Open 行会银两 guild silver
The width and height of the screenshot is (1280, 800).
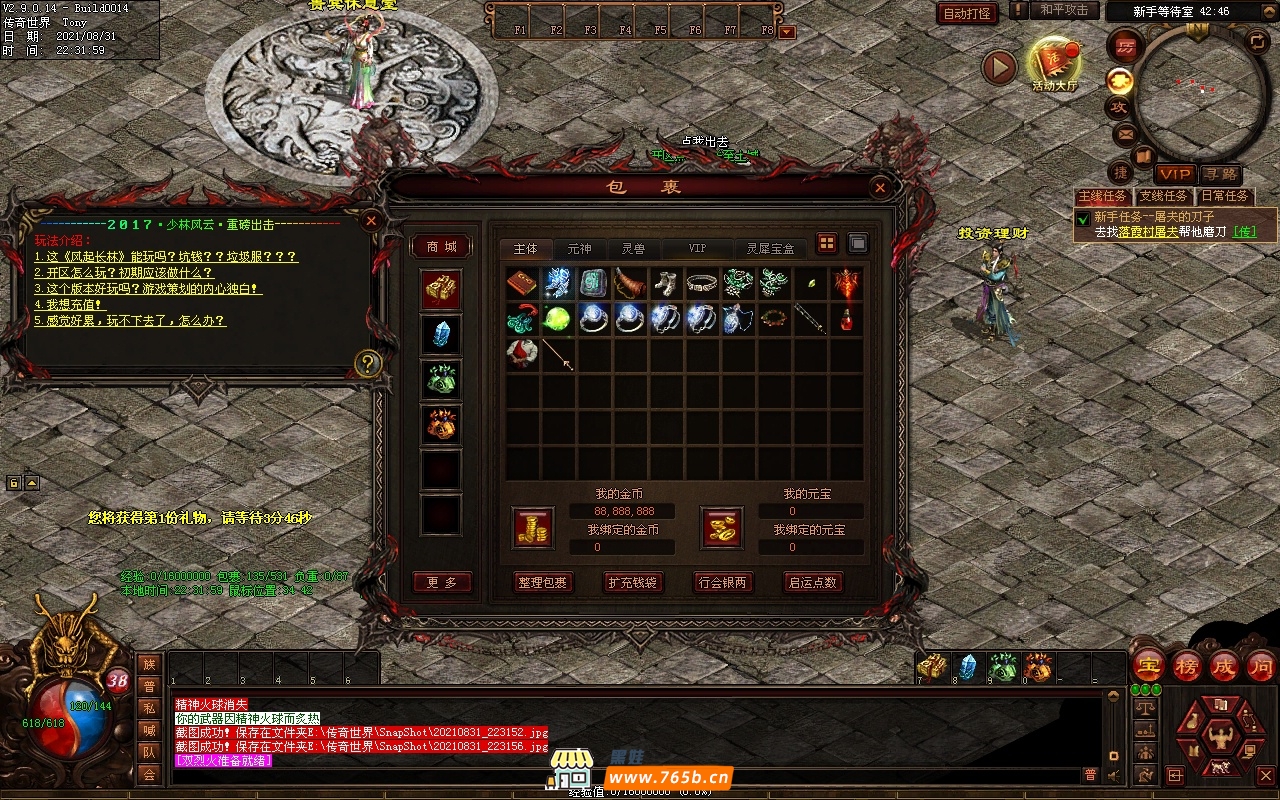coord(722,582)
